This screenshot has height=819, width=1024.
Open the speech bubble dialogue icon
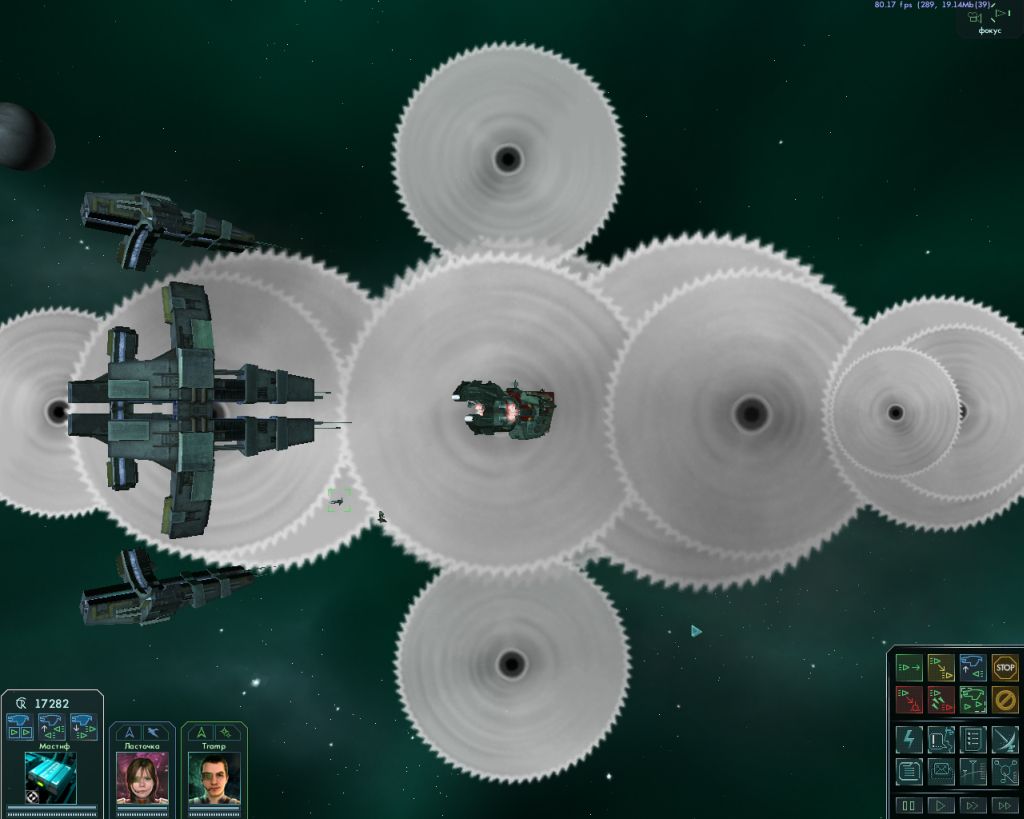[941, 740]
